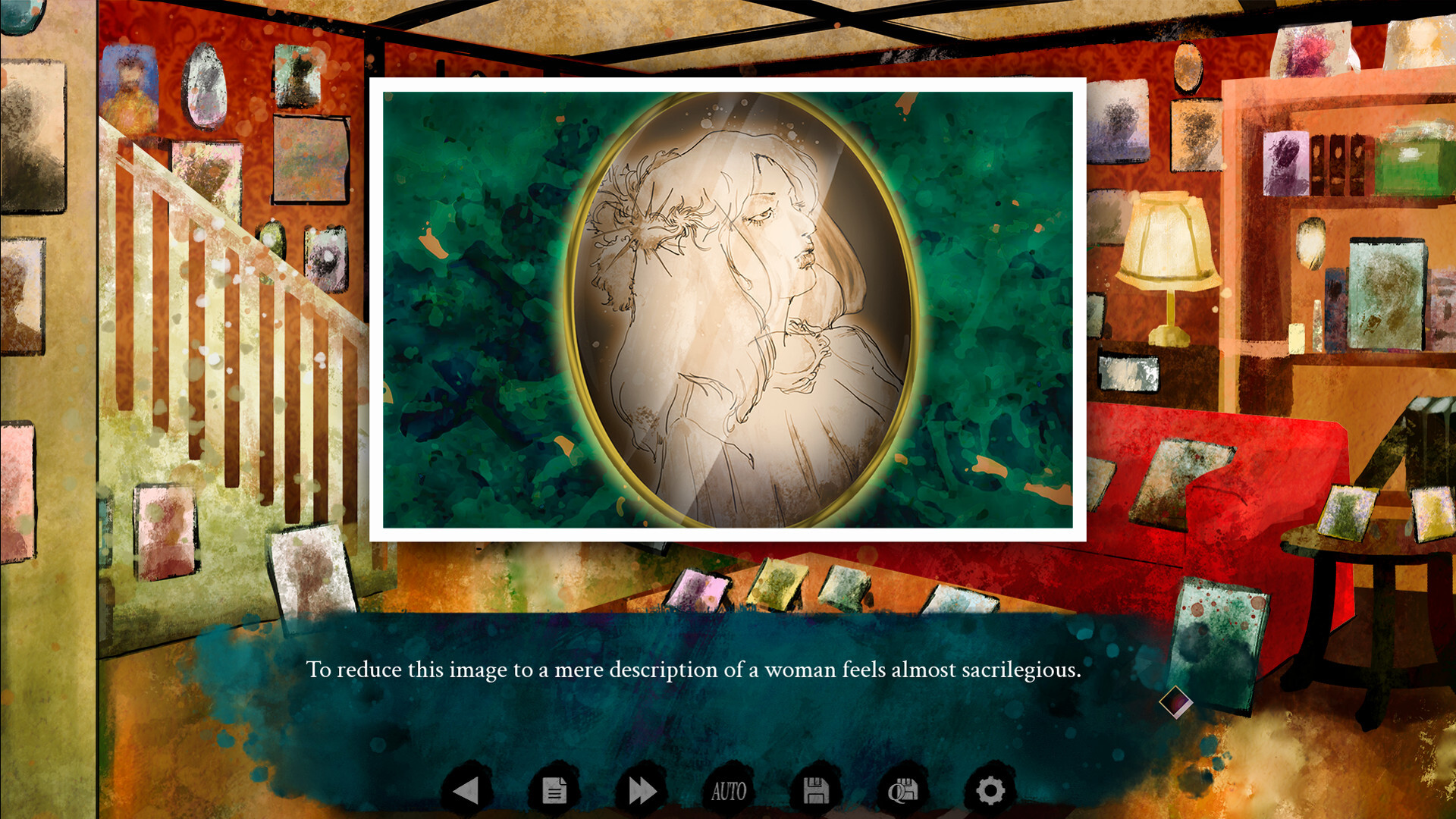Click the sacrilegious narration text
The image size is (1456, 819).
pos(694,670)
